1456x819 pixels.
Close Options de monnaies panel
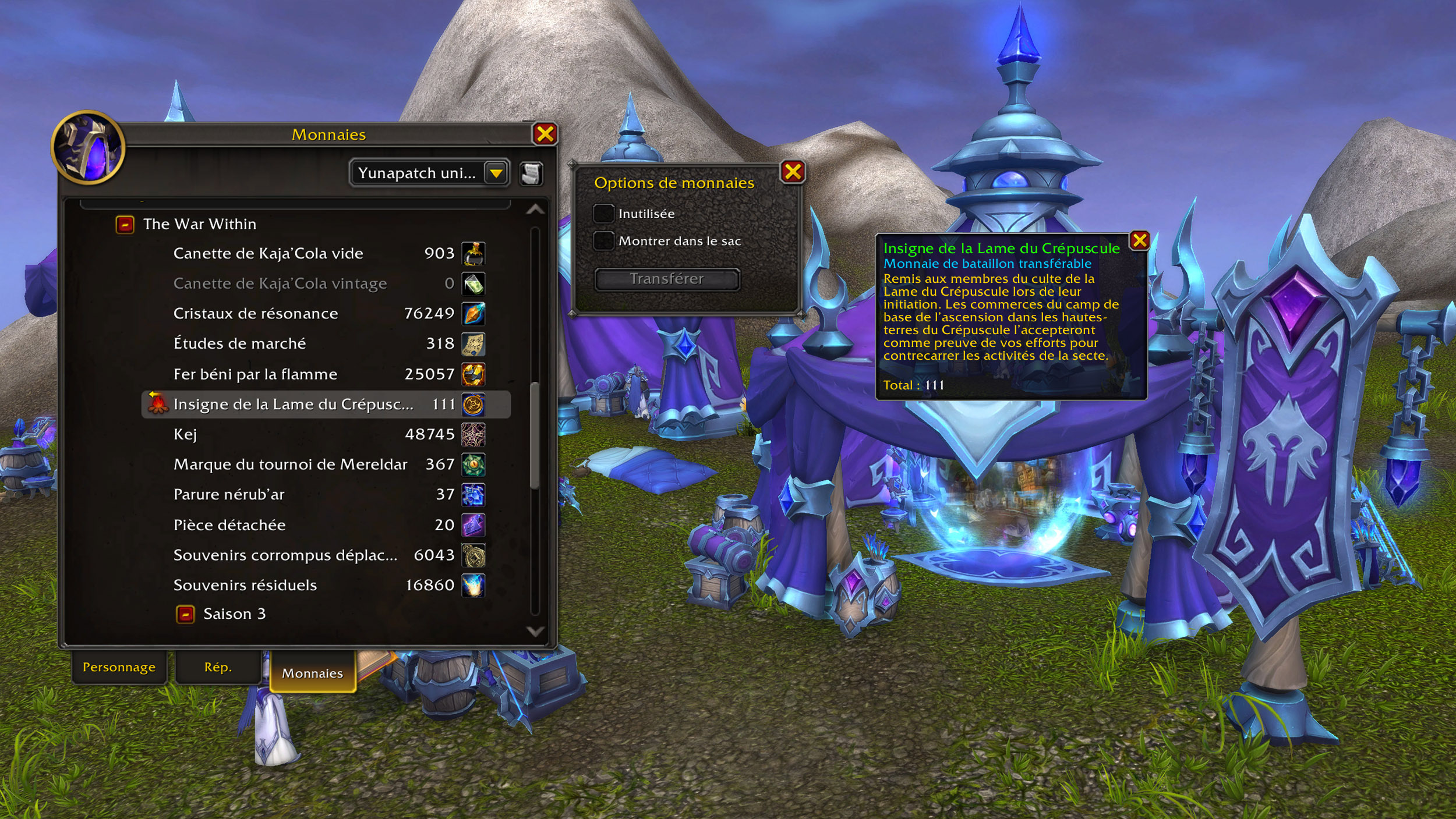[793, 172]
